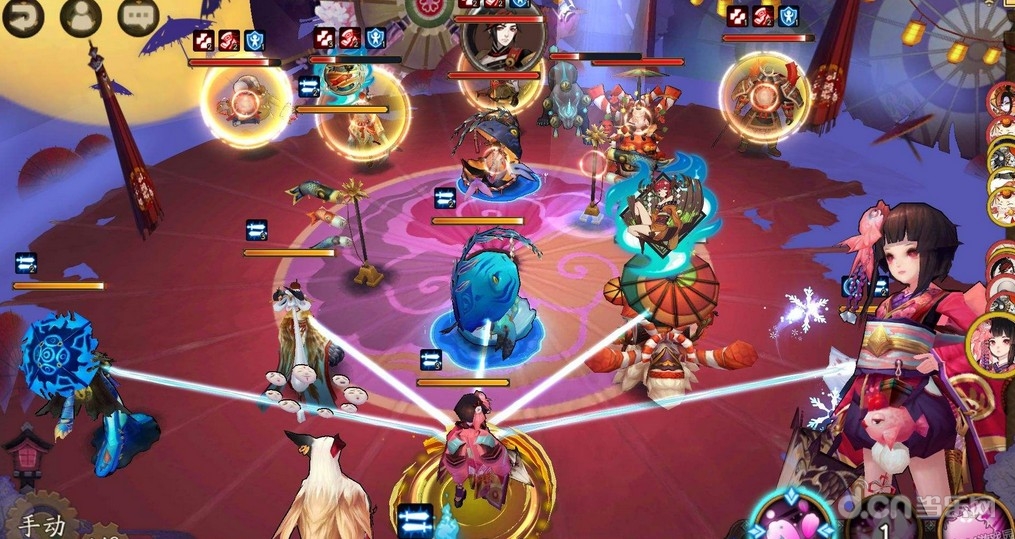Toggle the 手动 manual battle mode gear
Screen dimensions: 1015x539
tap(42, 520)
